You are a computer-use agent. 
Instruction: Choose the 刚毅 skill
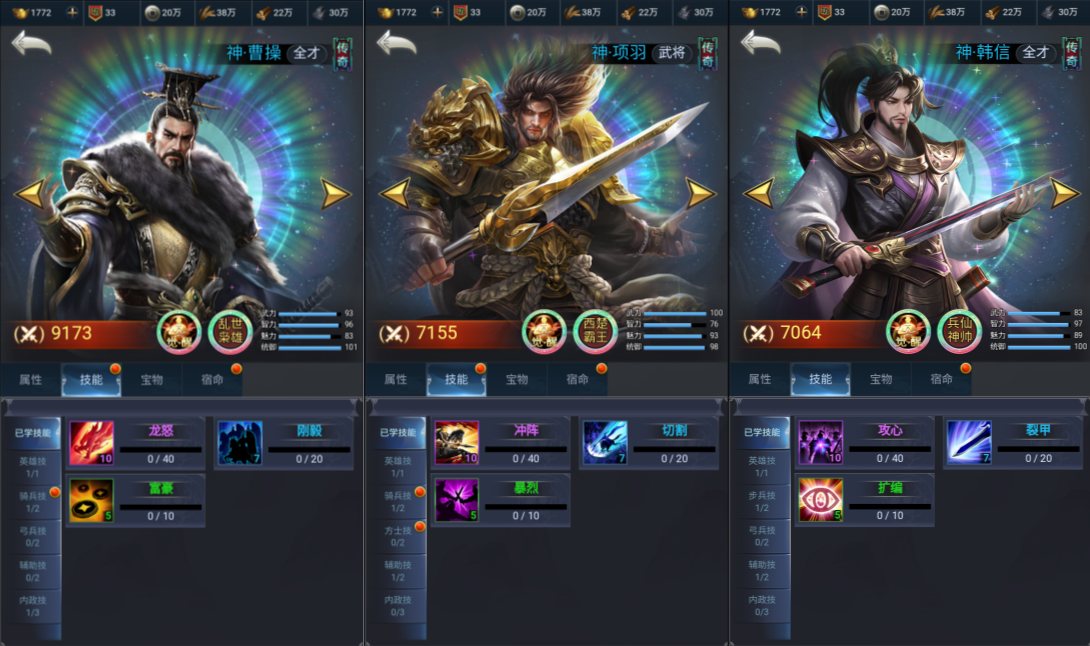coord(240,443)
